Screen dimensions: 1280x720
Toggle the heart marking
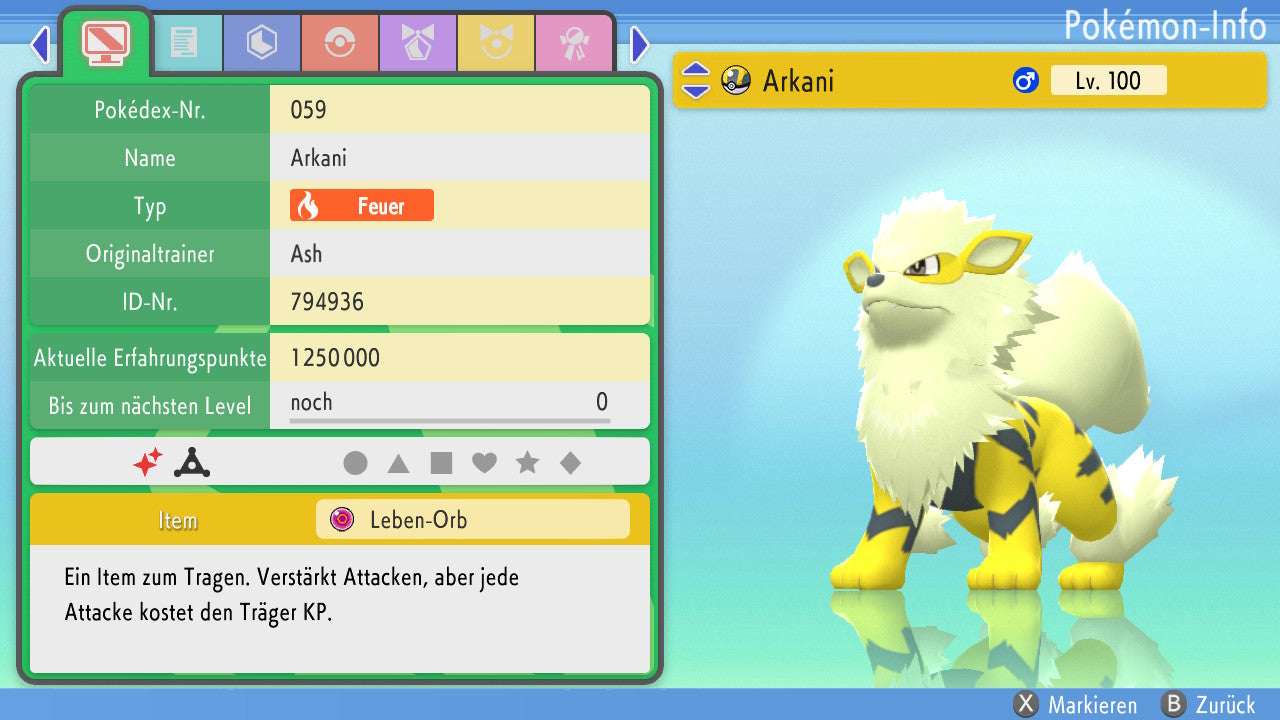tap(484, 463)
